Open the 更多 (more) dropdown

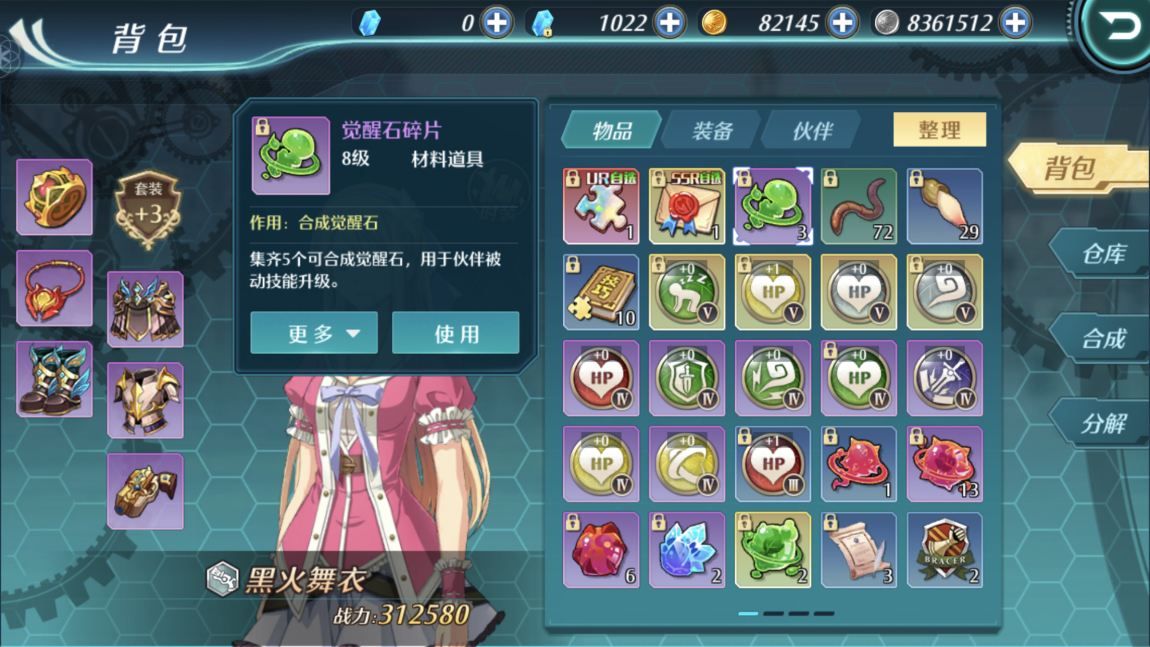[314, 333]
